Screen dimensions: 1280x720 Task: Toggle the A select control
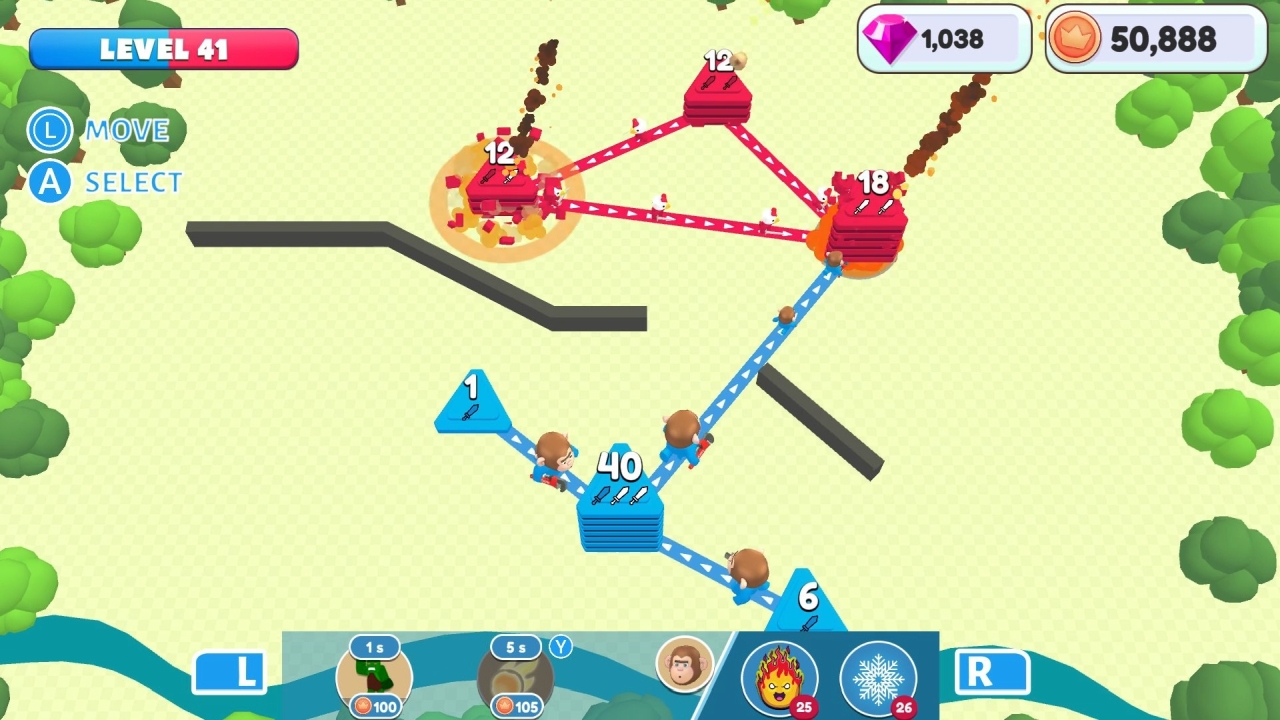pyautogui.click(x=49, y=182)
